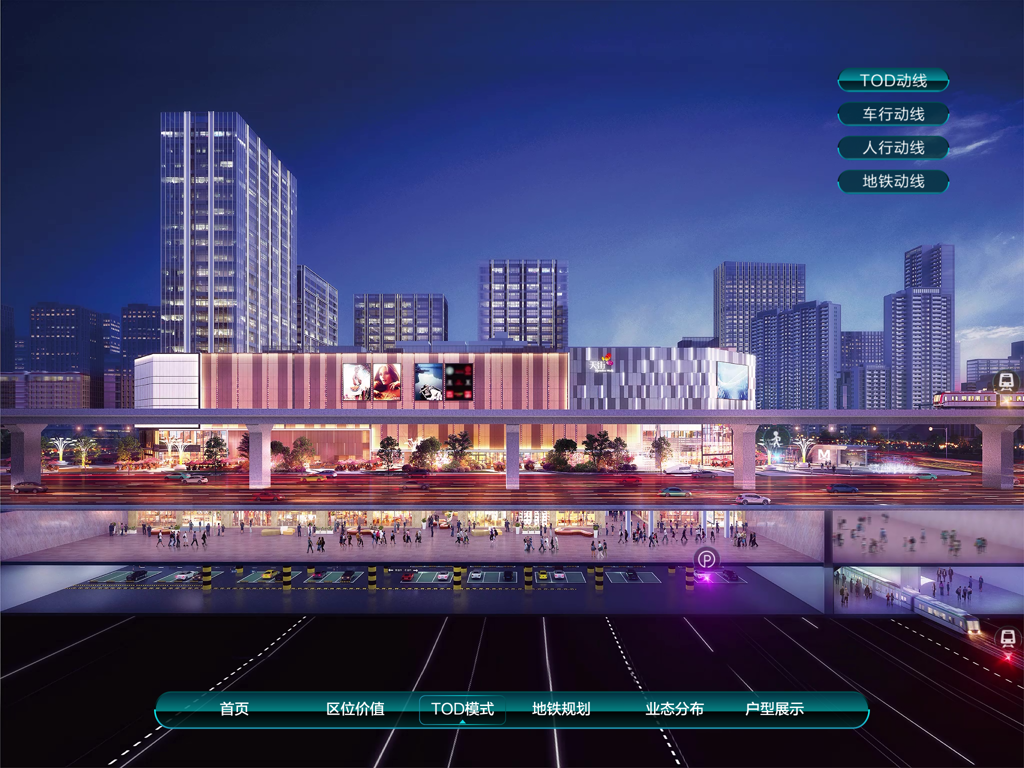Open the 业态分布 tab

(674, 709)
